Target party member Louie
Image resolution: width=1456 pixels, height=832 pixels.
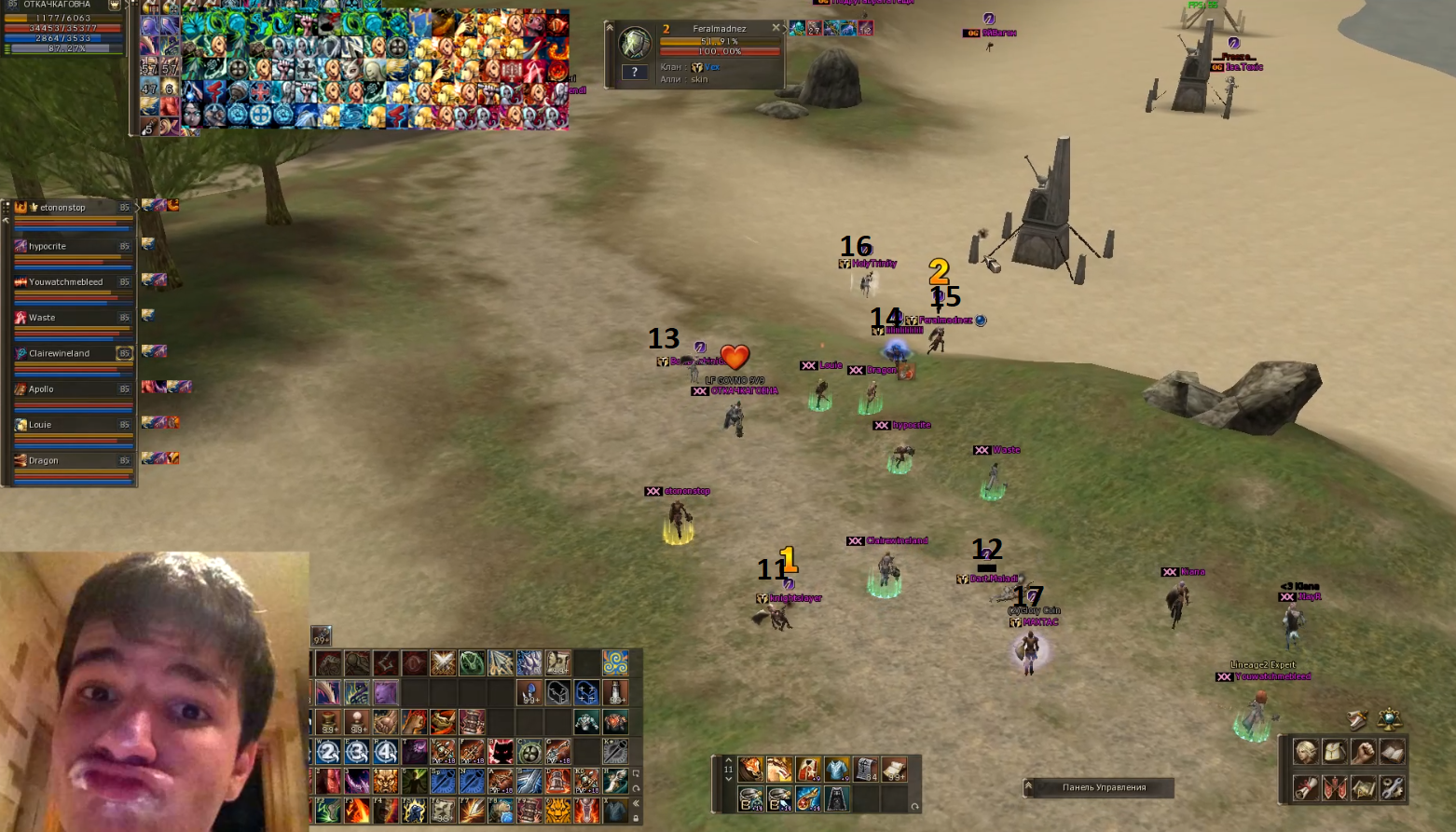pyautogui.click(x=71, y=425)
